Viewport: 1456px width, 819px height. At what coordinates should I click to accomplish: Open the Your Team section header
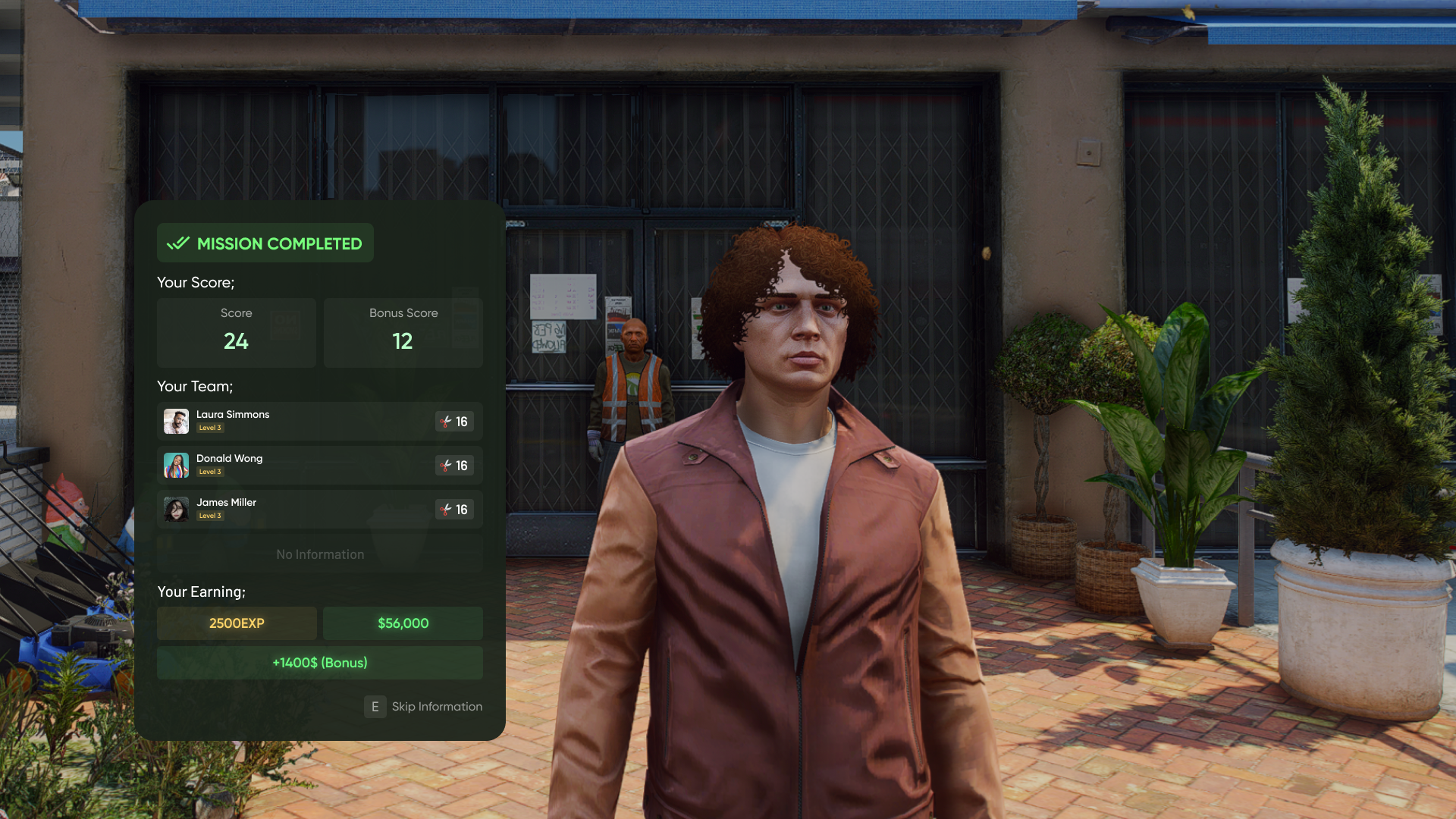[194, 386]
